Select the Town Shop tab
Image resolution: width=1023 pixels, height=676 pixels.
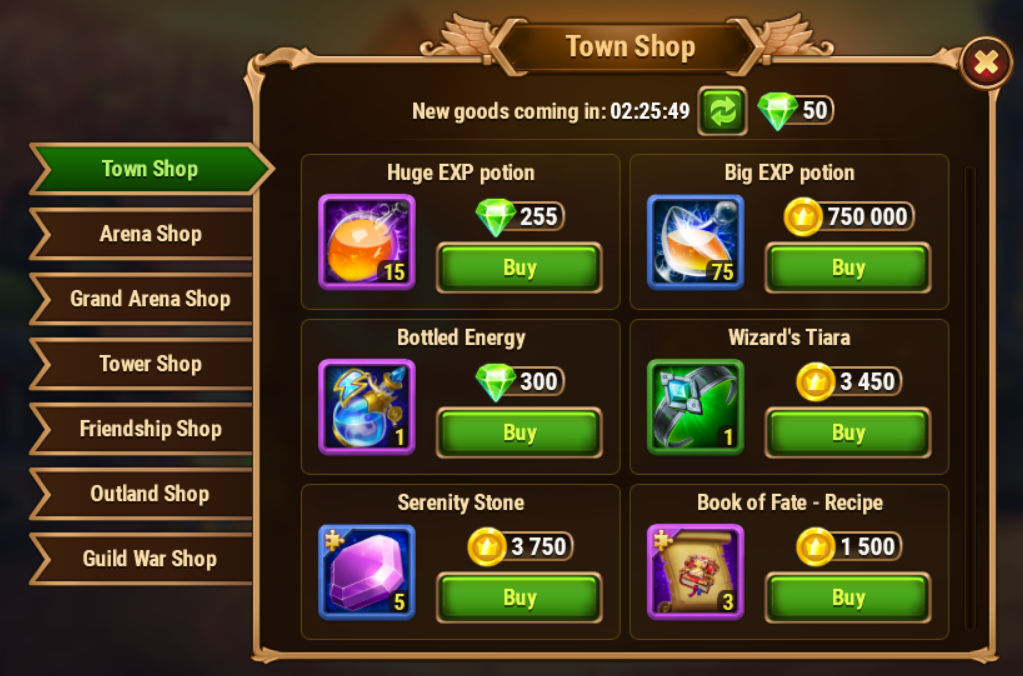(150, 169)
